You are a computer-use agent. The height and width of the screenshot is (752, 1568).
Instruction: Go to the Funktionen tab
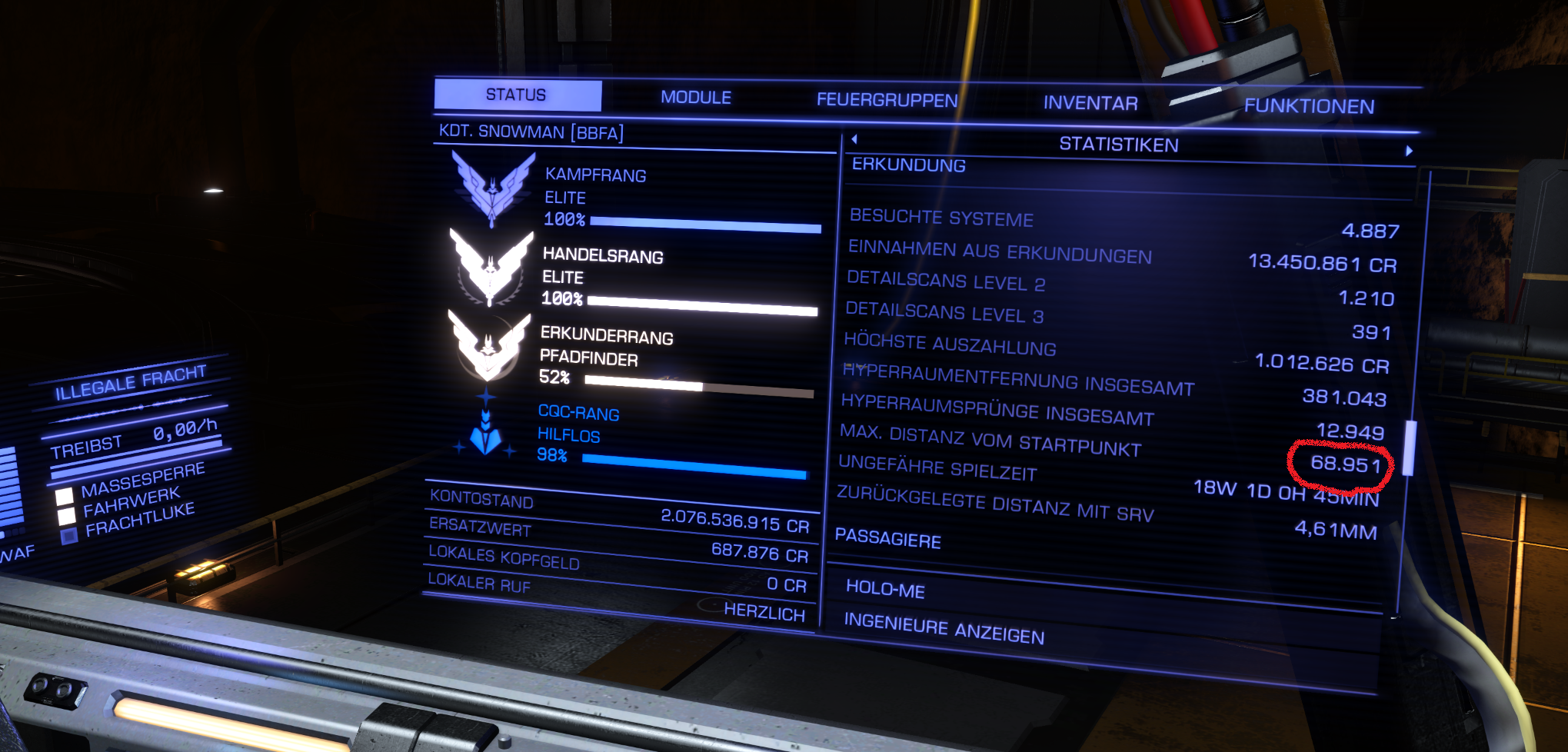[1309, 106]
